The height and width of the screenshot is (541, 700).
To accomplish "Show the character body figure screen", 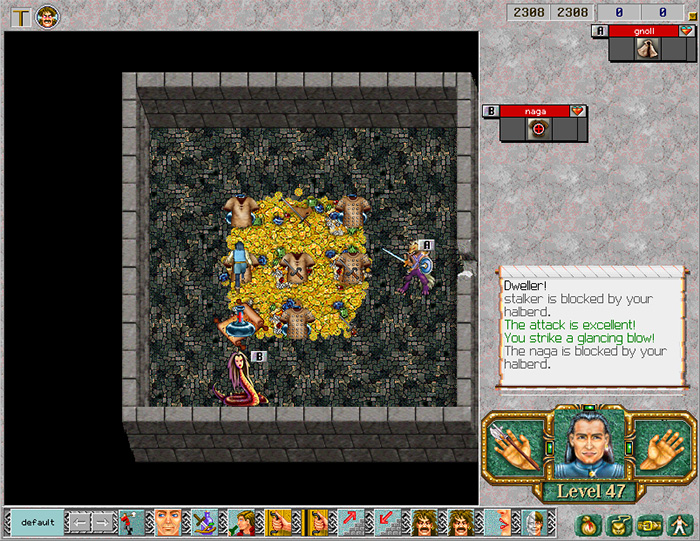I will click(x=680, y=523).
